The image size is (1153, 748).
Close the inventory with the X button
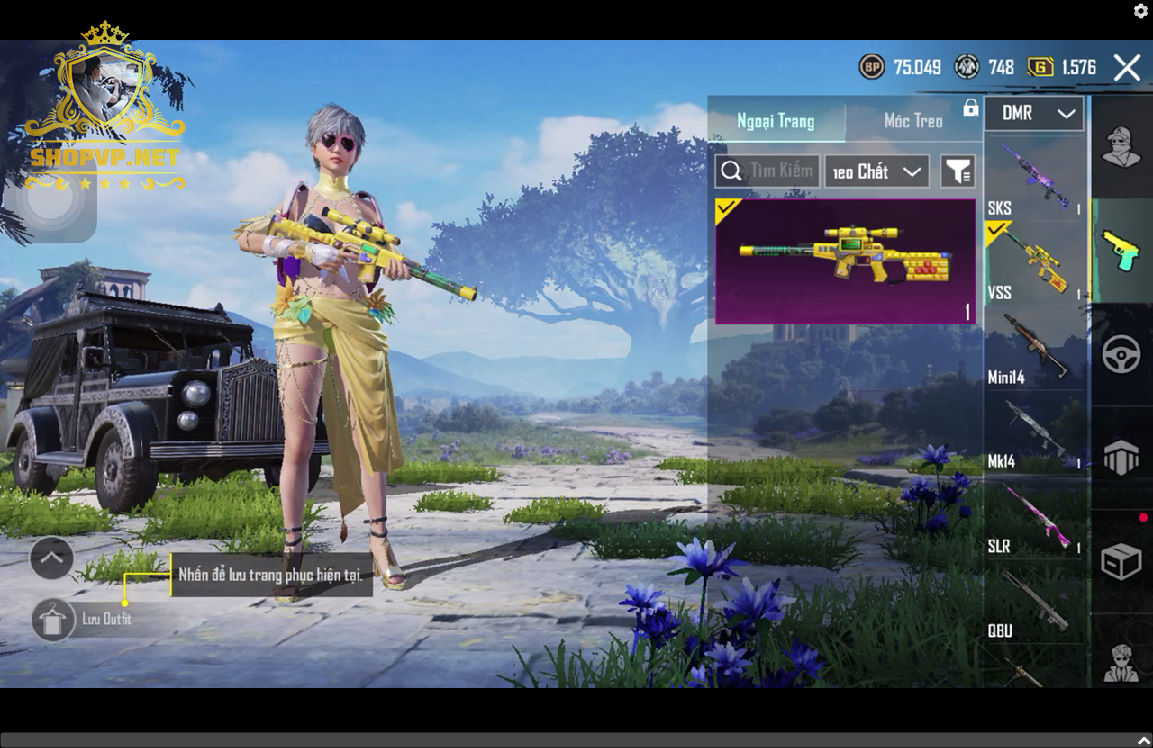[x=1127, y=67]
